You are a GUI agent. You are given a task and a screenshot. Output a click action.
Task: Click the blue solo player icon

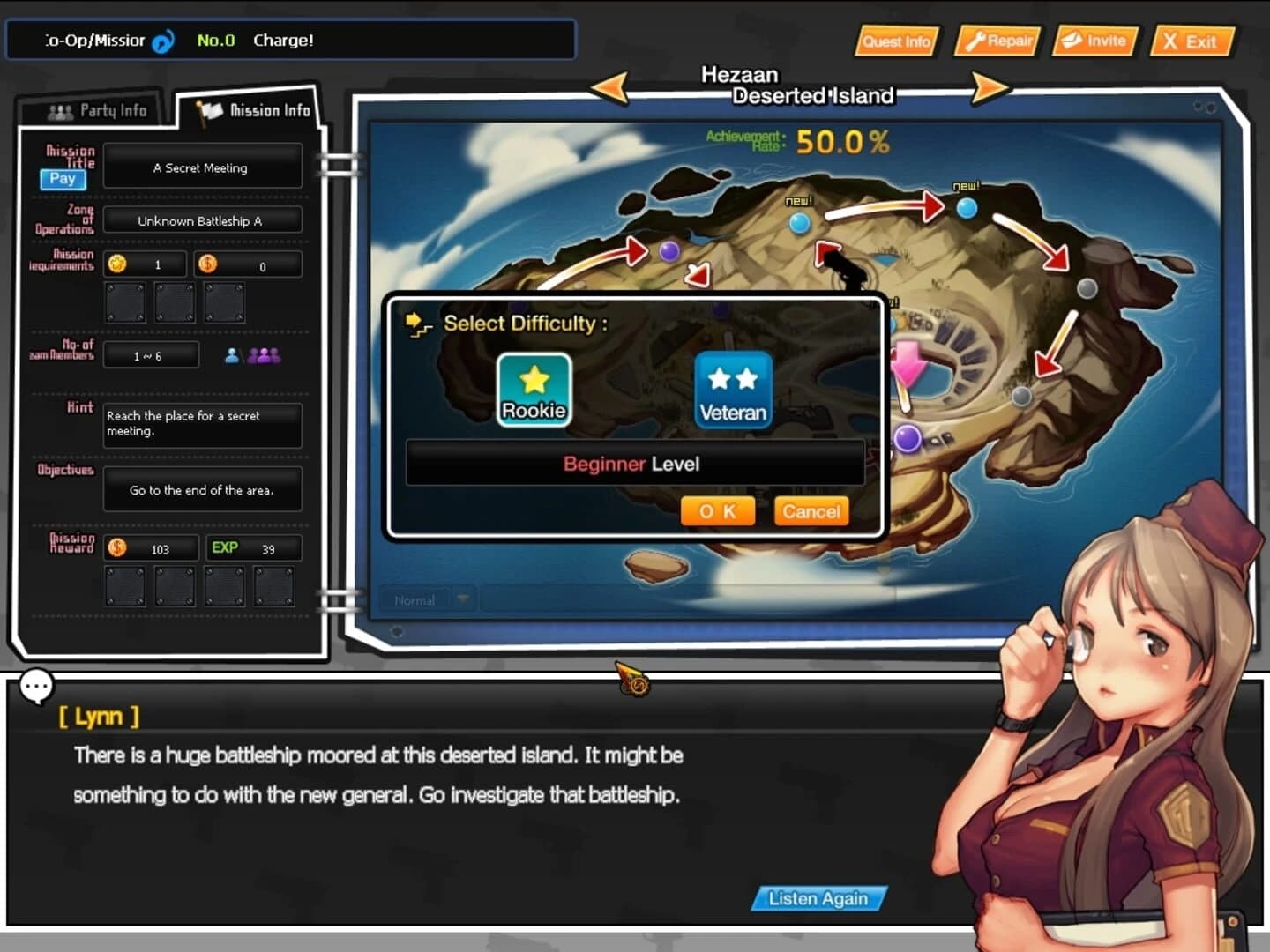(231, 354)
